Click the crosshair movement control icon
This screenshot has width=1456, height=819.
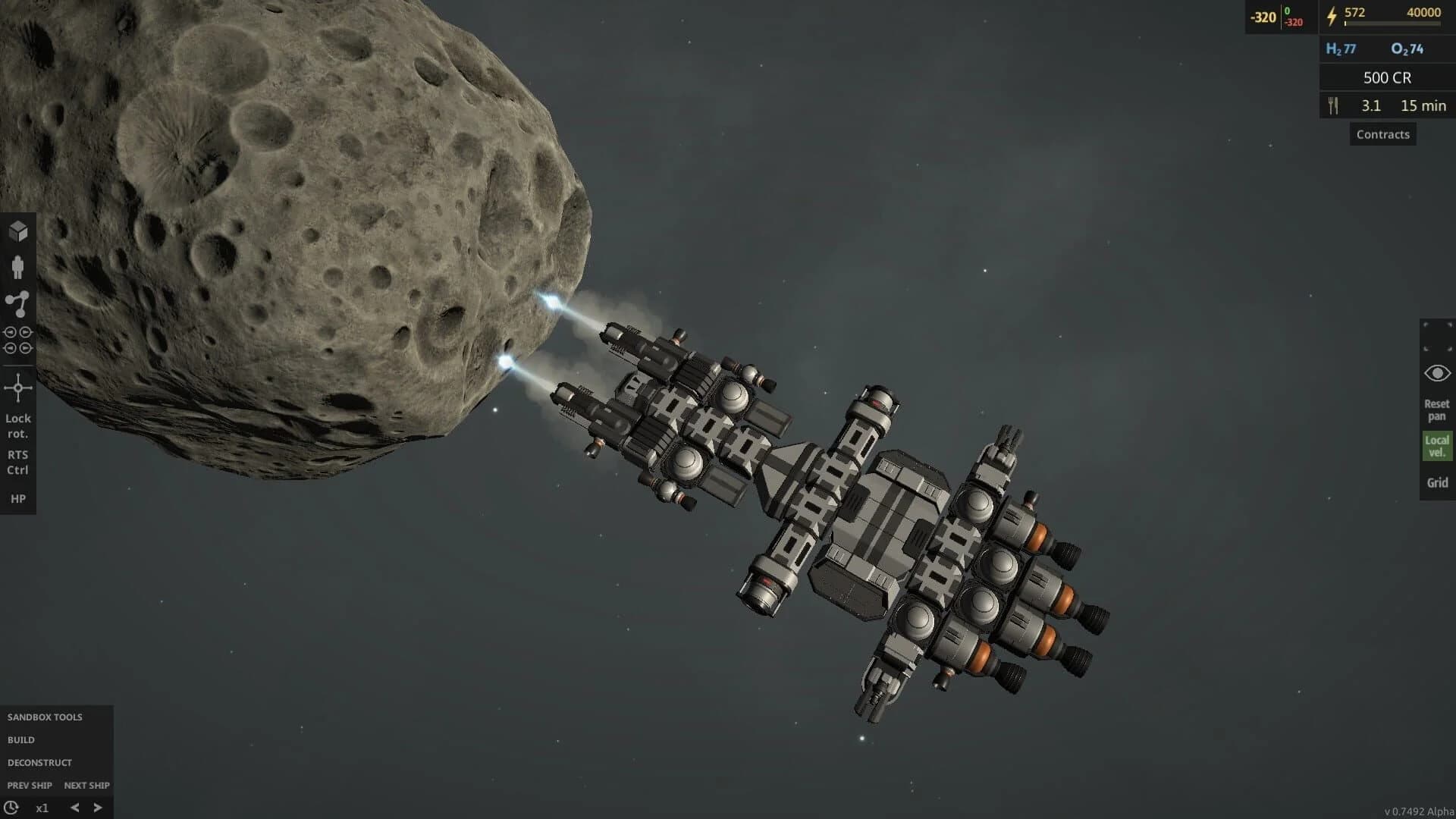click(18, 388)
